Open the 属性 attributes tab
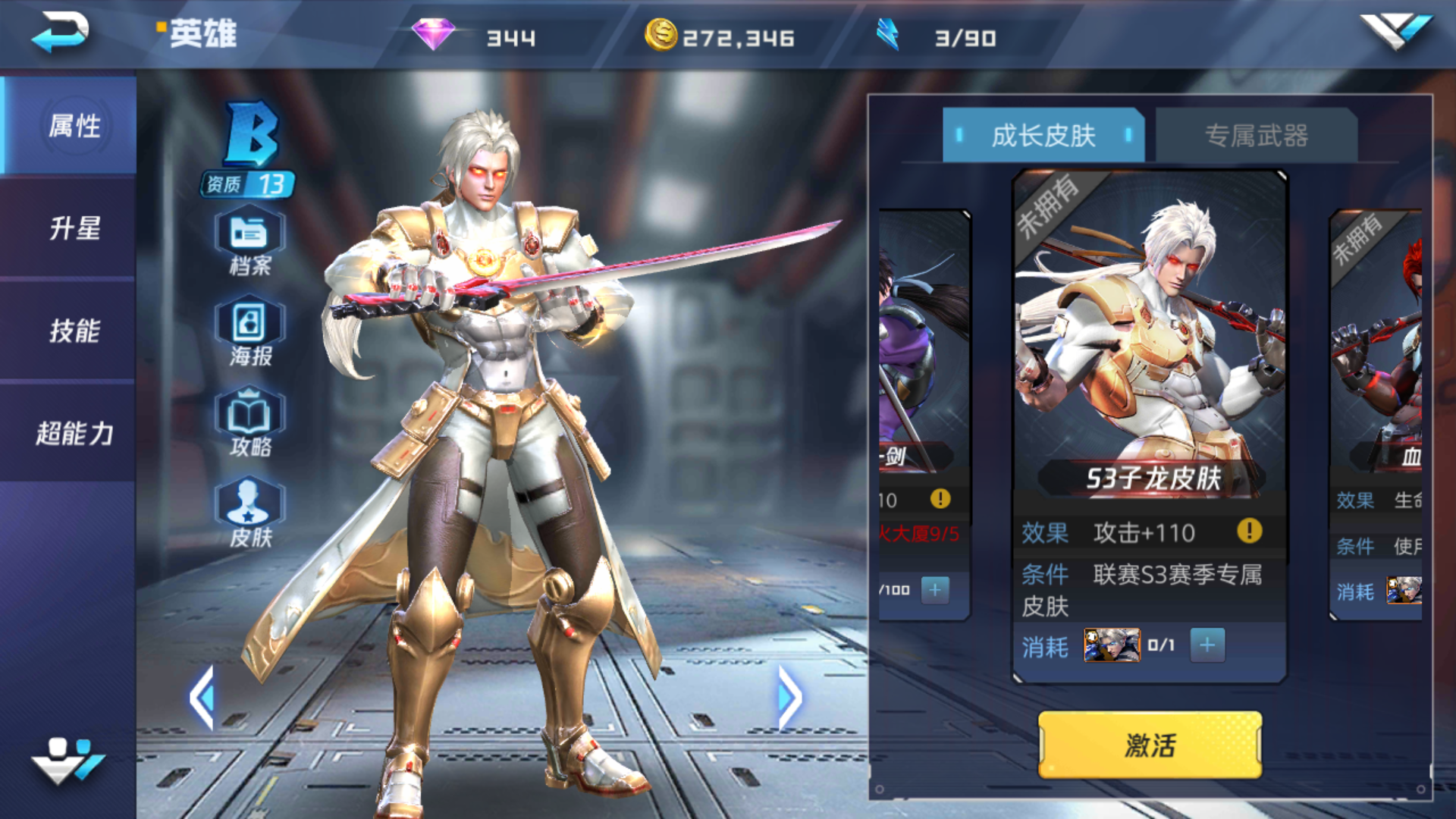This screenshot has height=819, width=1456. pos(74,126)
